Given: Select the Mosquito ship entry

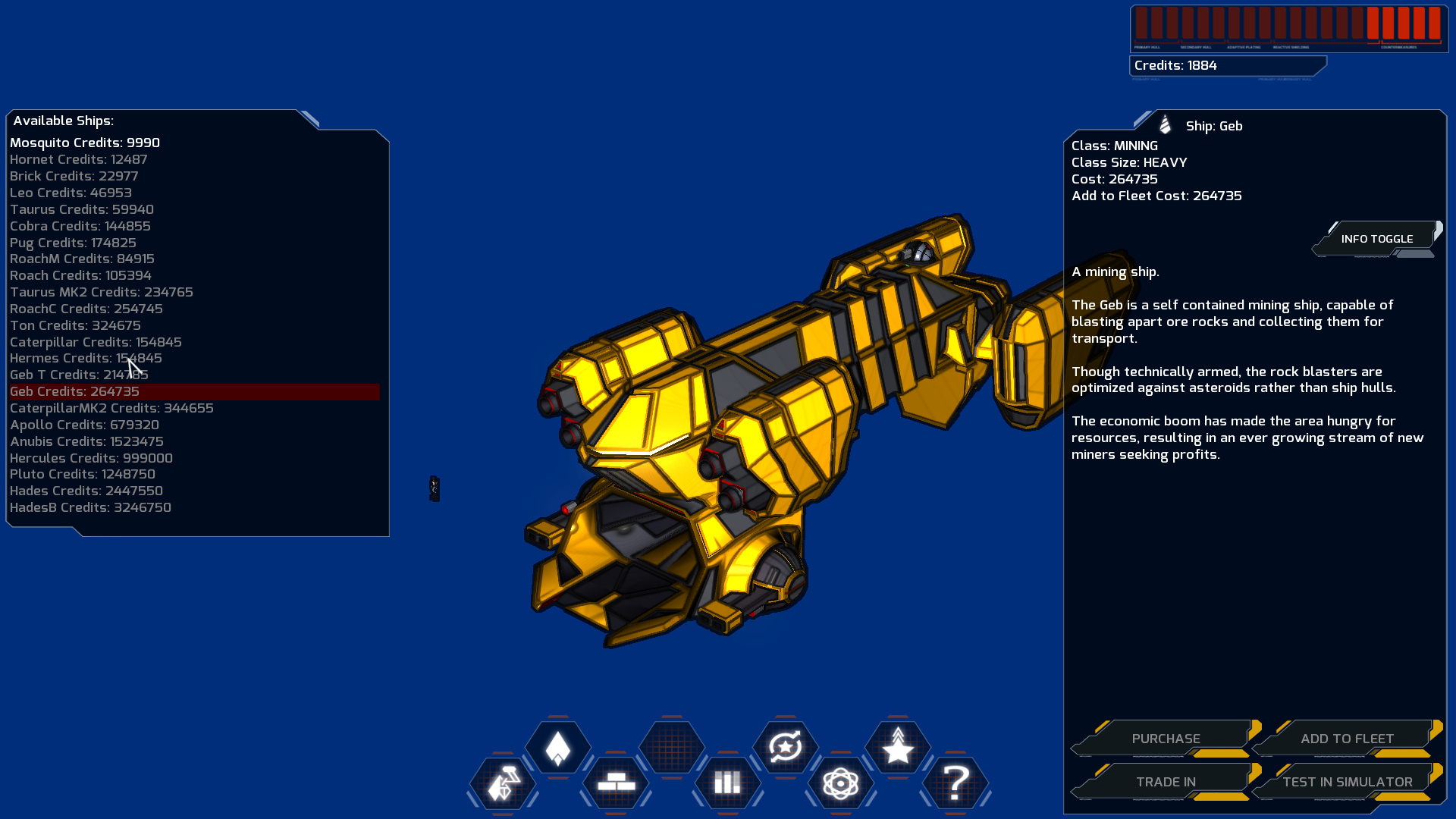Looking at the screenshot, I should 83,143.
